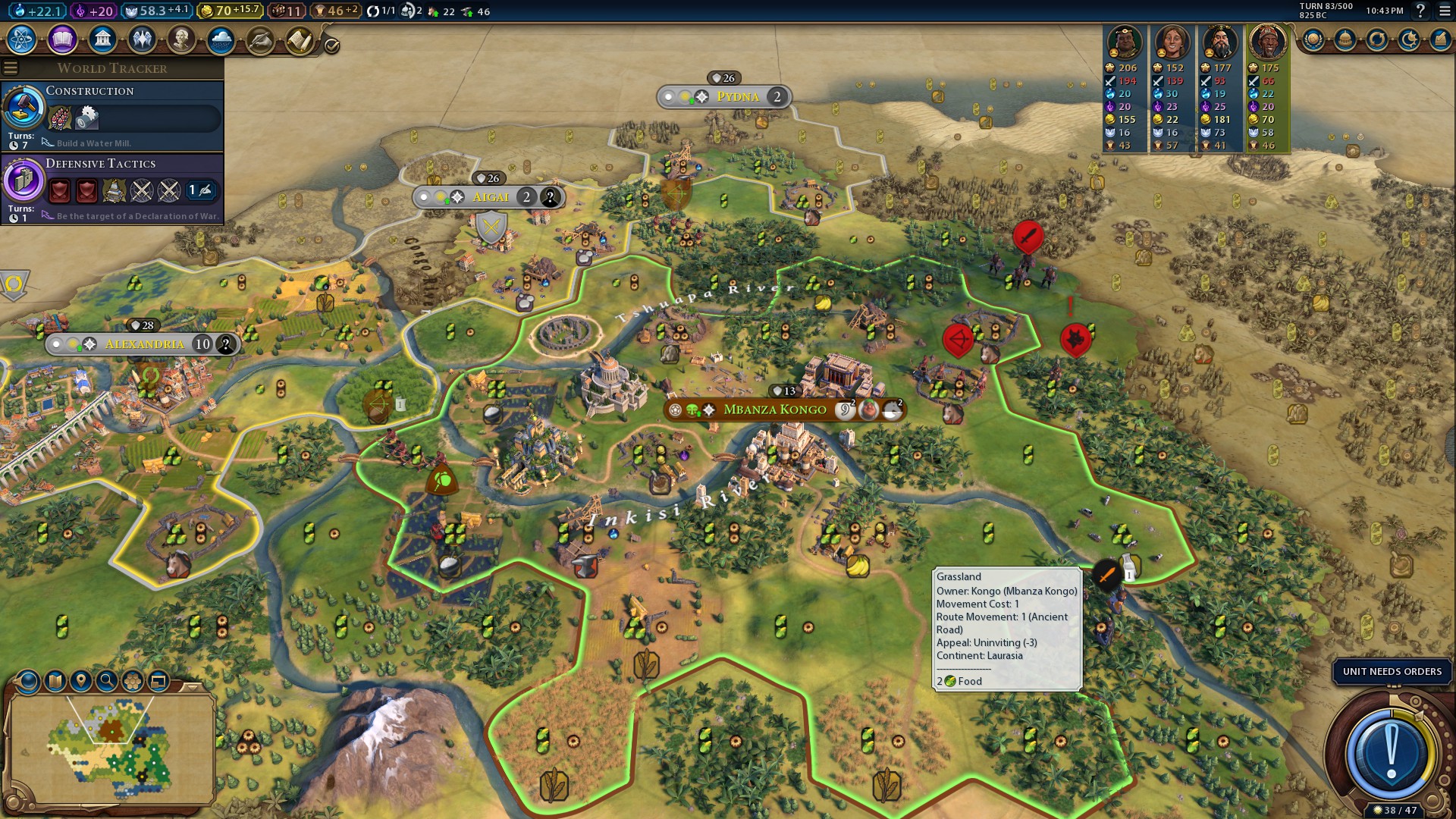Open the main game menu button
The height and width of the screenshot is (819, 1456).
(x=1442, y=11)
